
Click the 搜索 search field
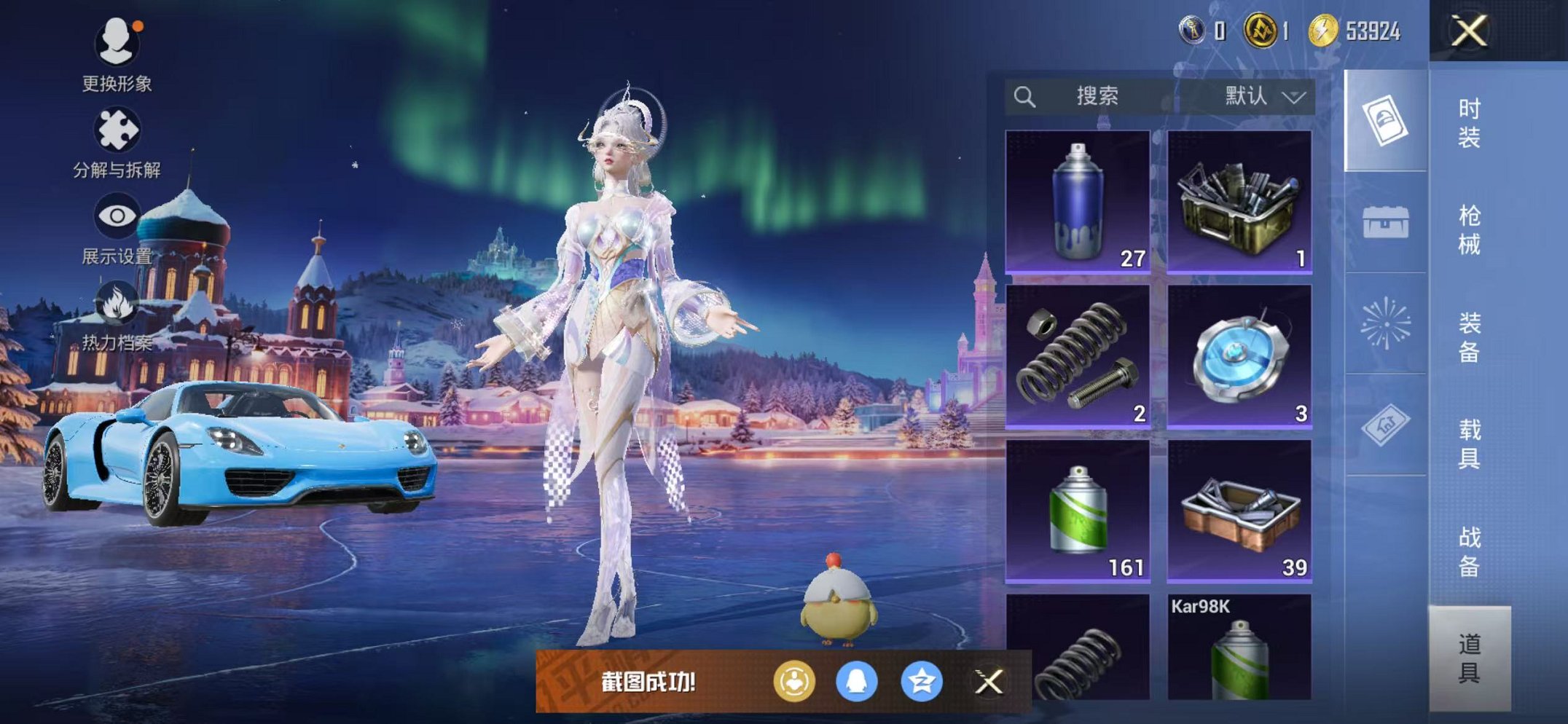click(x=1098, y=94)
